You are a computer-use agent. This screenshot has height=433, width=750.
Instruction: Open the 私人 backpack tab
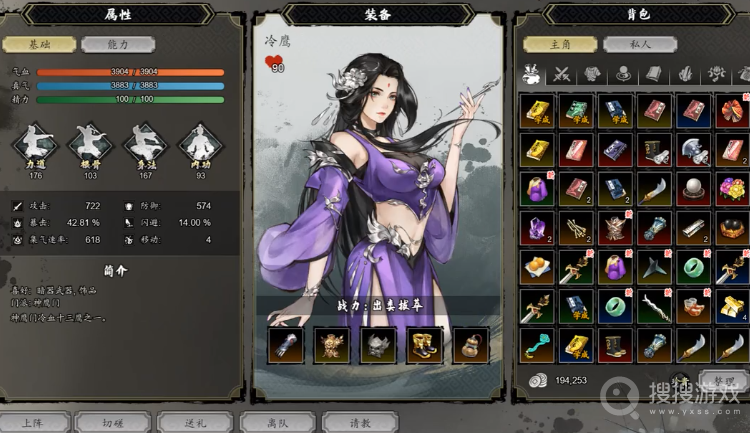point(640,45)
